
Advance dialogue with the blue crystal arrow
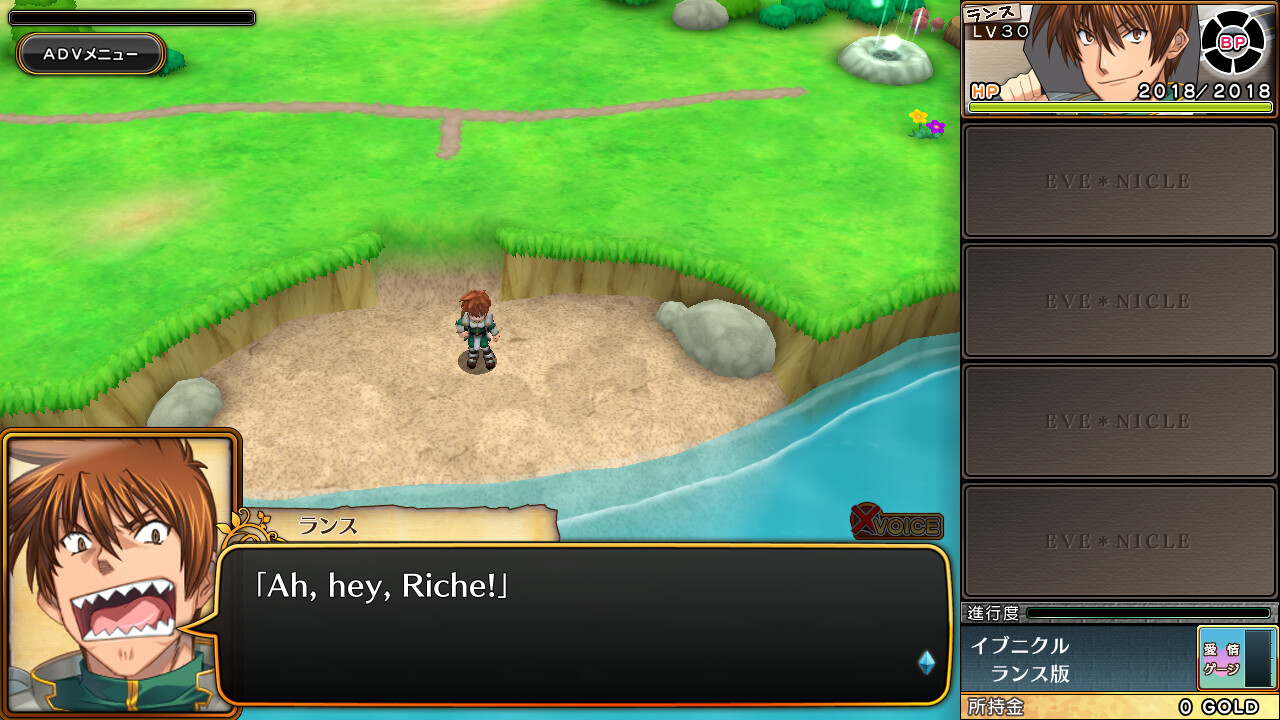(x=926, y=662)
